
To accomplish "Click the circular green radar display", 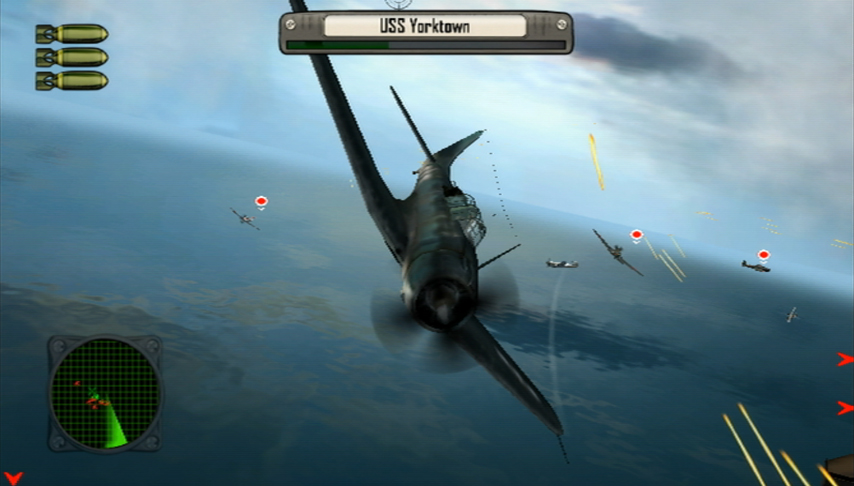I will [x=104, y=392].
